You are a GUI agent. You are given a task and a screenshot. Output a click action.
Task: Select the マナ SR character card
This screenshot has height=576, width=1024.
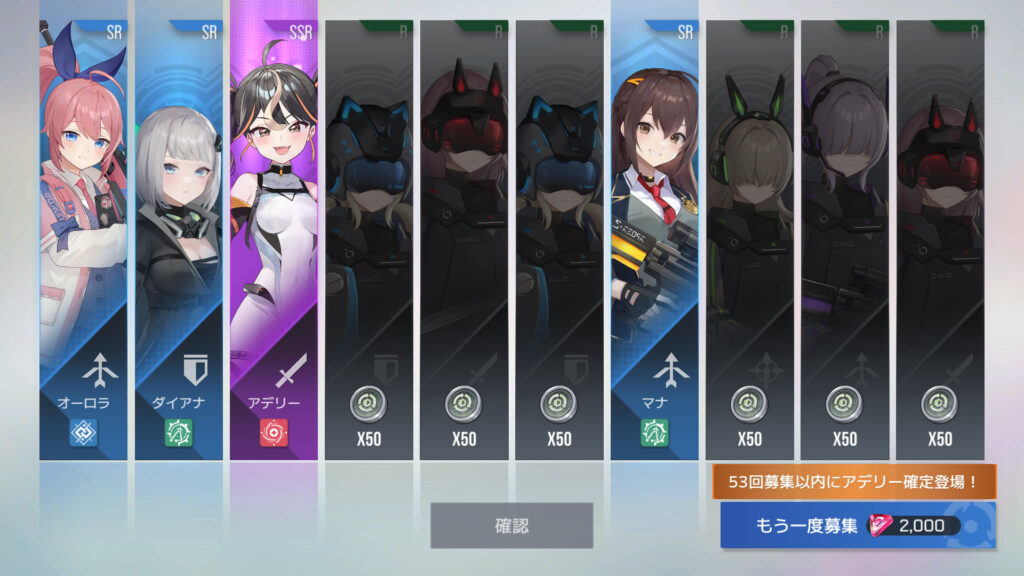(655, 240)
